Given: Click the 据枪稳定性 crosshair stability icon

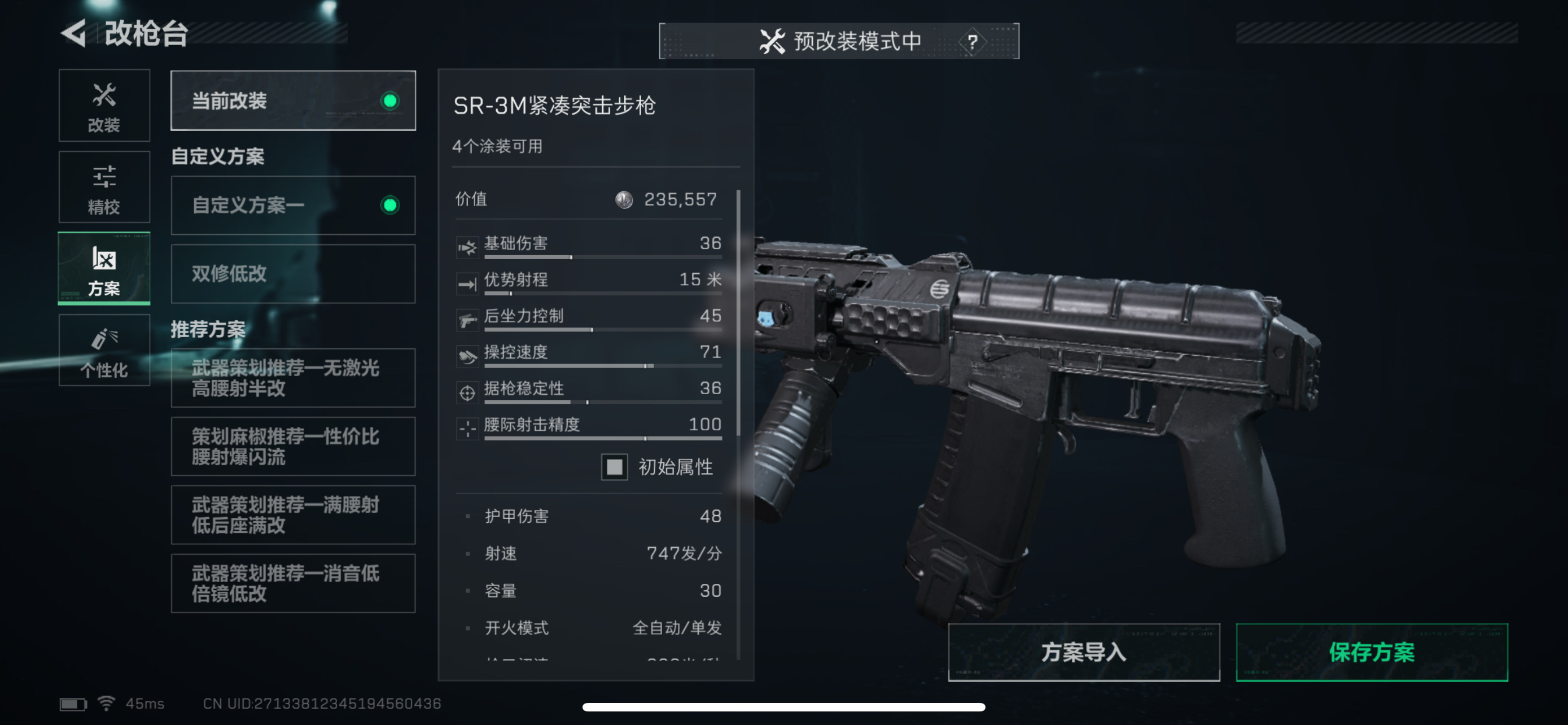Looking at the screenshot, I should [x=467, y=392].
